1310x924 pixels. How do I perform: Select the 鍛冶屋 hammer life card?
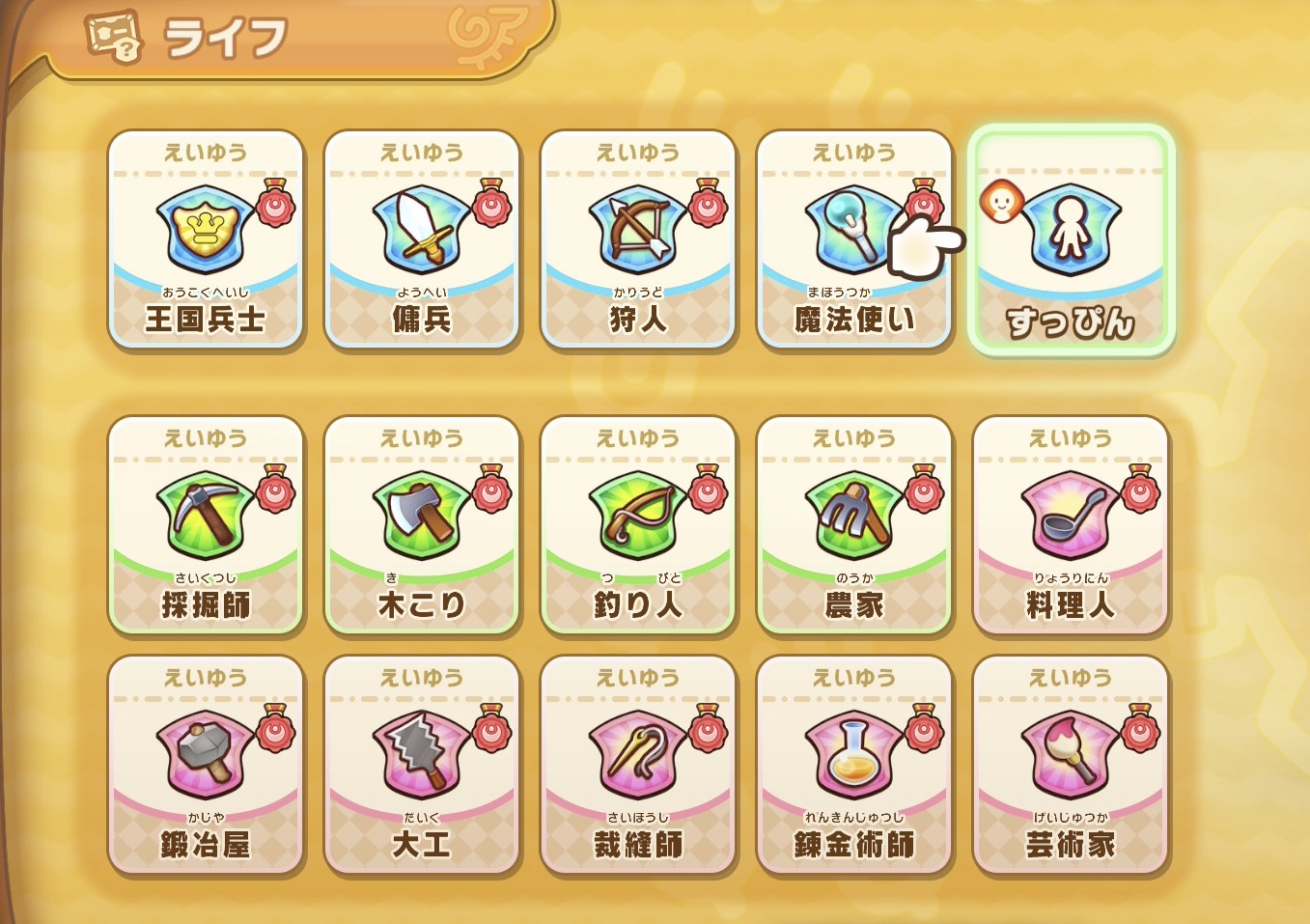coord(206,765)
